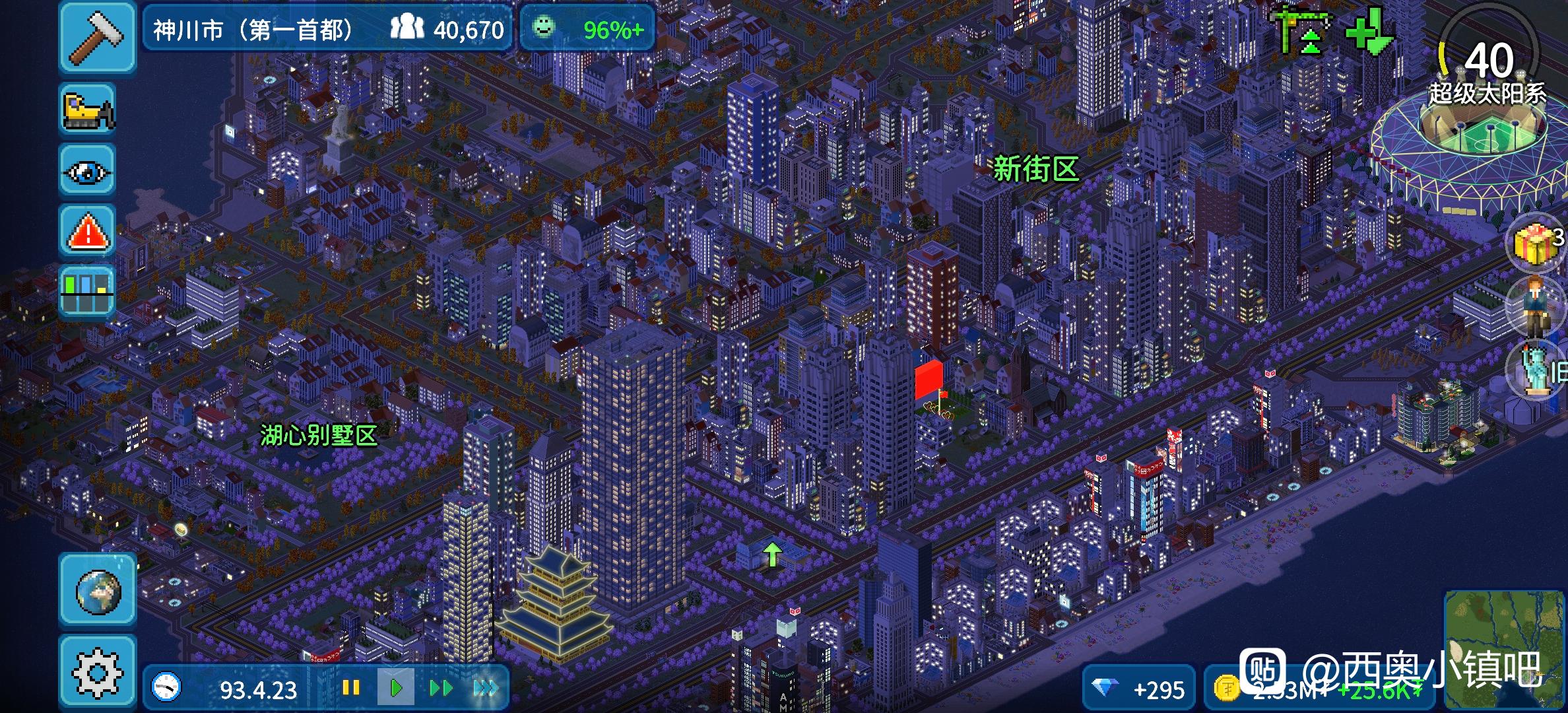Image resolution: width=1568 pixels, height=713 pixels.
Task: Open the minimap in the corner
Action: pyautogui.click(x=1505, y=650)
